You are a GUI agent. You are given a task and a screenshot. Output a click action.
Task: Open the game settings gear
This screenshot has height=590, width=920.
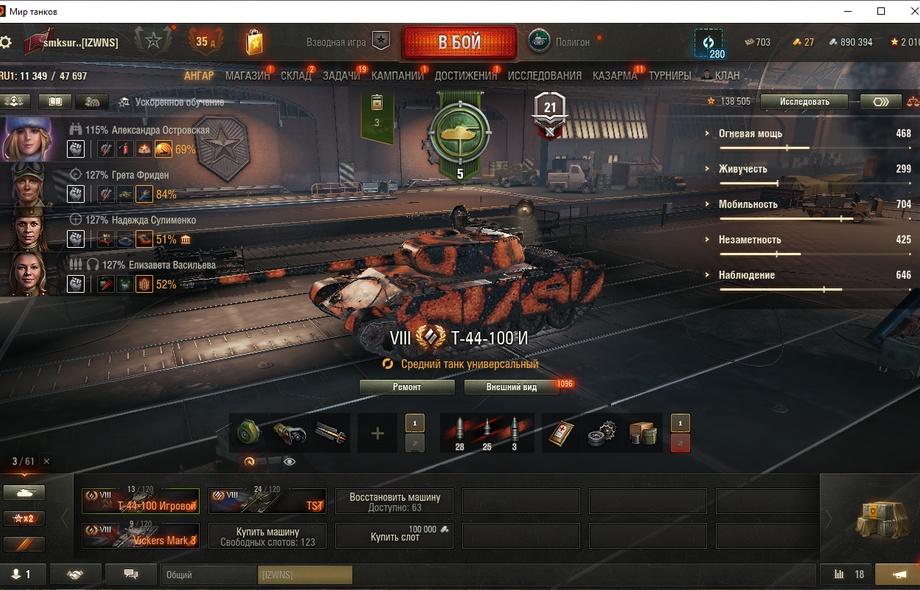coord(7,42)
